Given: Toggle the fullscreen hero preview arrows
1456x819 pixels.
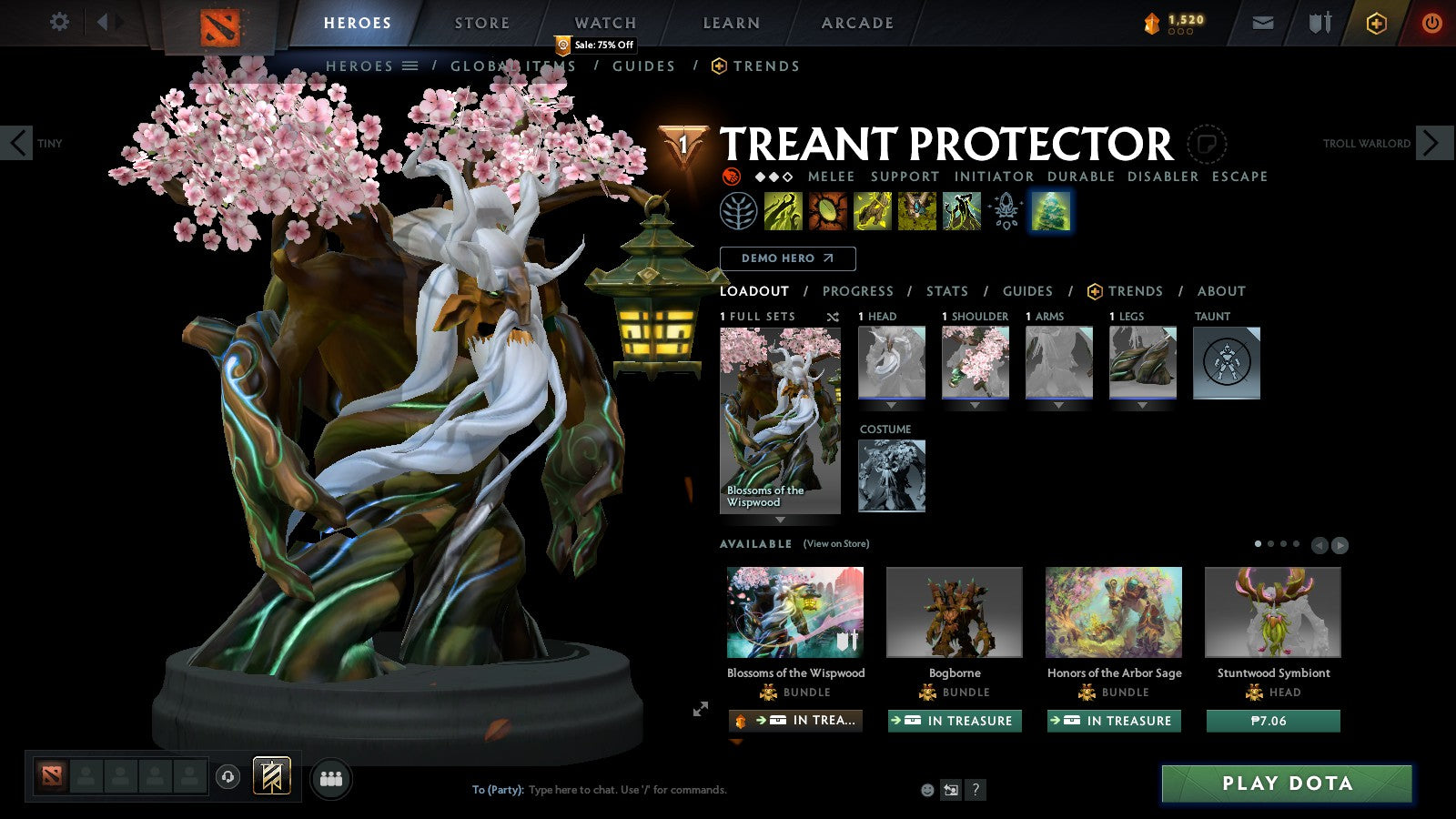Looking at the screenshot, I should [700, 708].
